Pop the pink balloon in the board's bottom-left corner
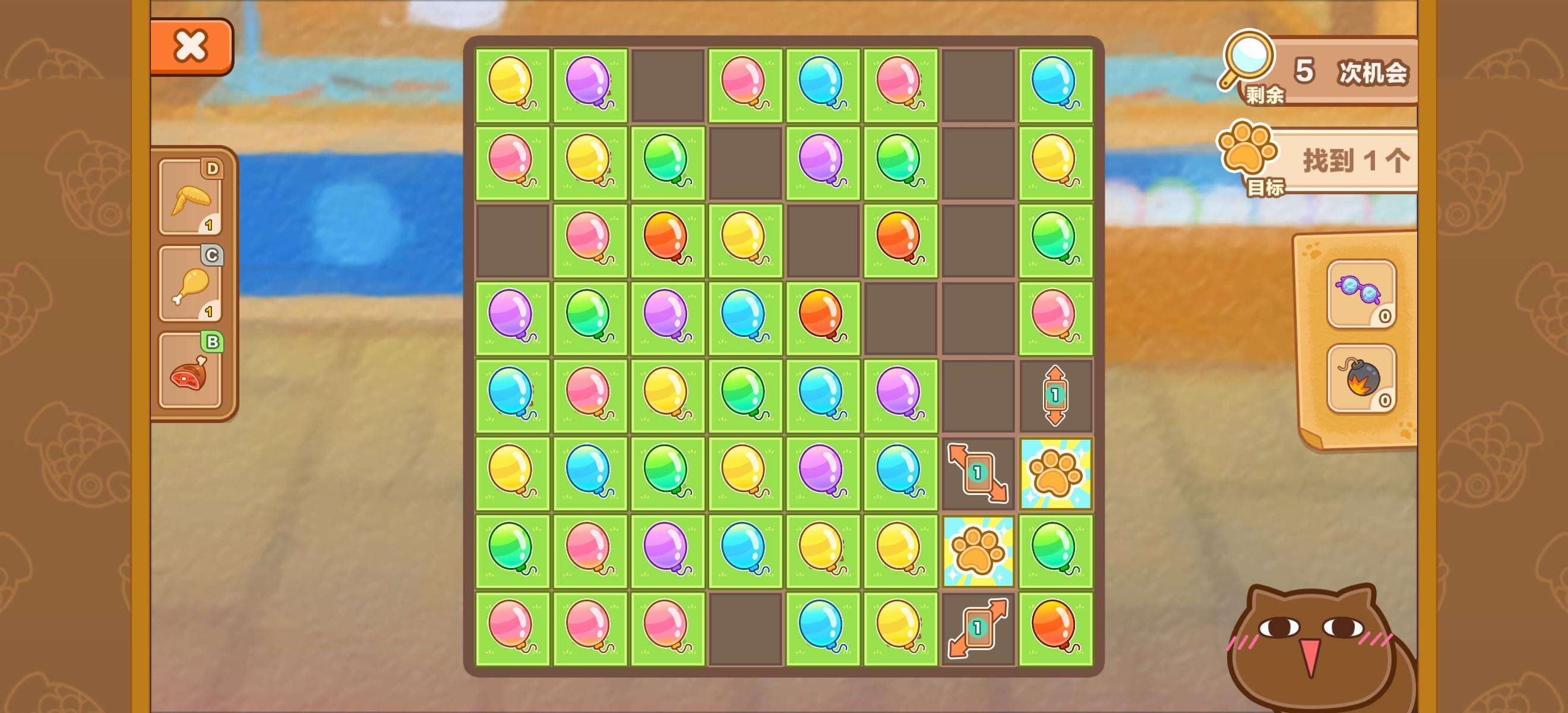This screenshot has height=713, width=1568. (x=512, y=627)
